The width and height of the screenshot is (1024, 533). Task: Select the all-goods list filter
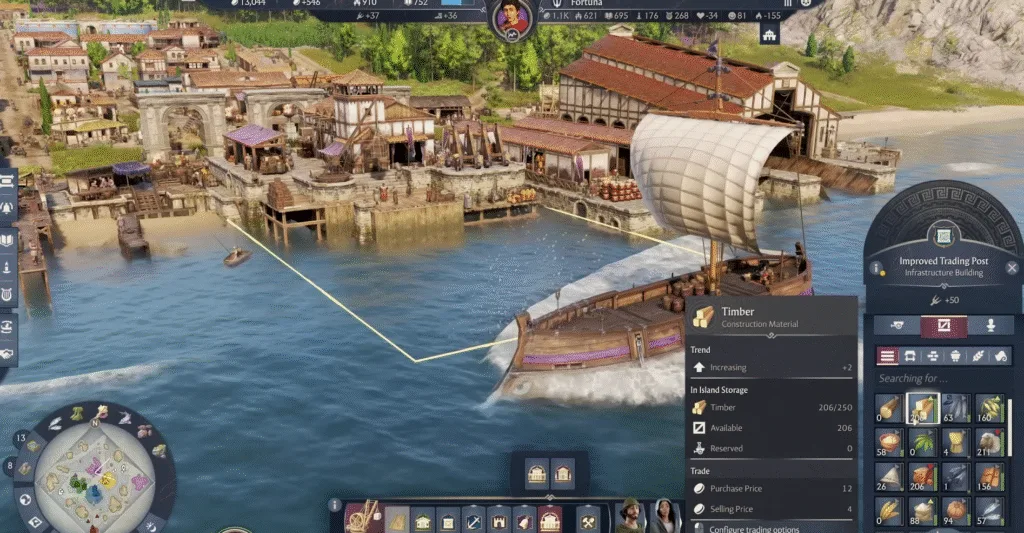point(887,356)
